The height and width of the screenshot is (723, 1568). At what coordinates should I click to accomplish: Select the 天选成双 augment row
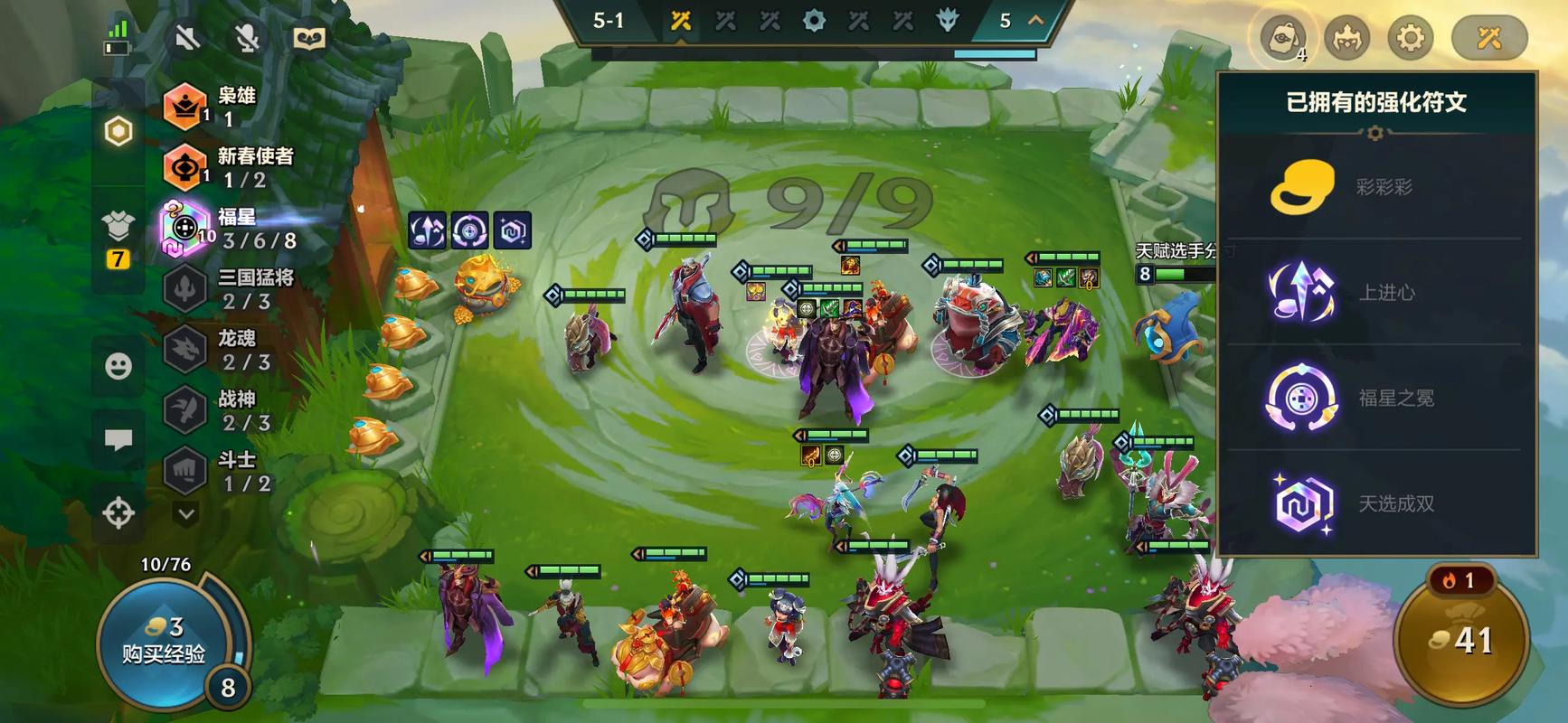pyautogui.click(x=1374, y=502)
